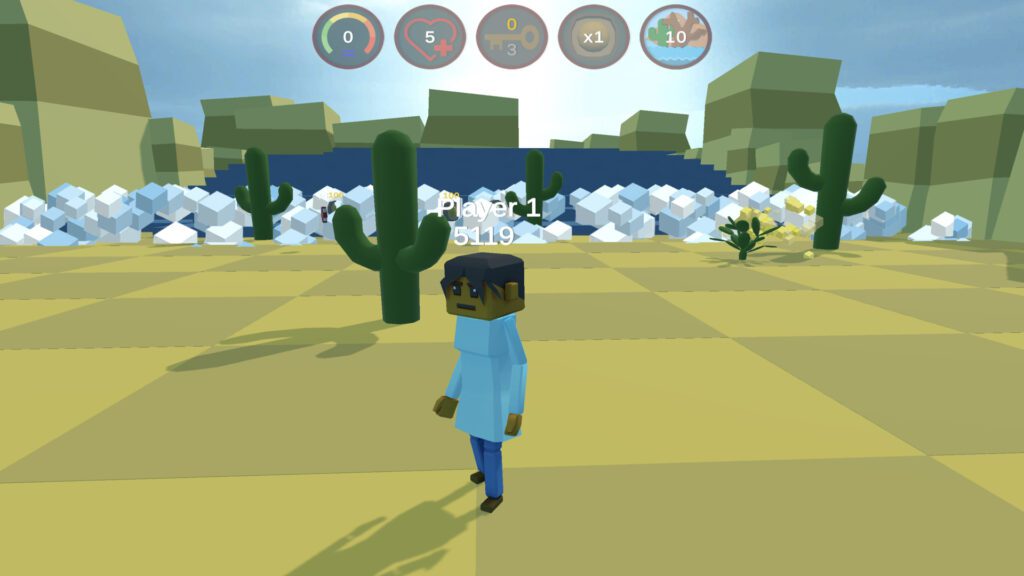Click the gold coin multiplier icon

594,37
